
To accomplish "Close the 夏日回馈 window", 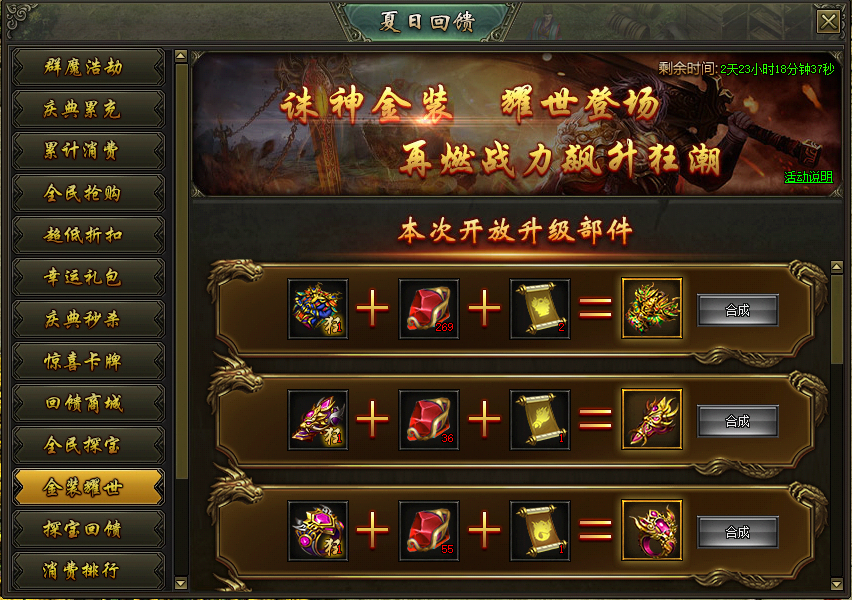I will click(828, 21).
